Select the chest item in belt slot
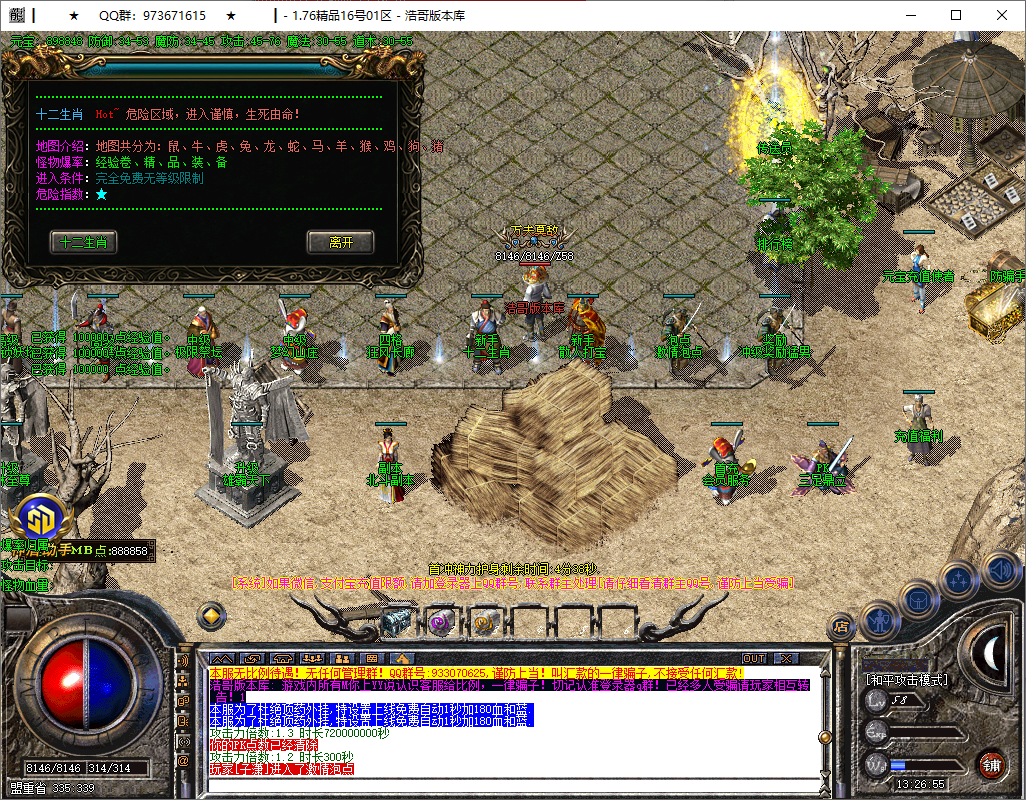Image resolution: width=1026 pixels, height=800 pixels. click(397, 621)
